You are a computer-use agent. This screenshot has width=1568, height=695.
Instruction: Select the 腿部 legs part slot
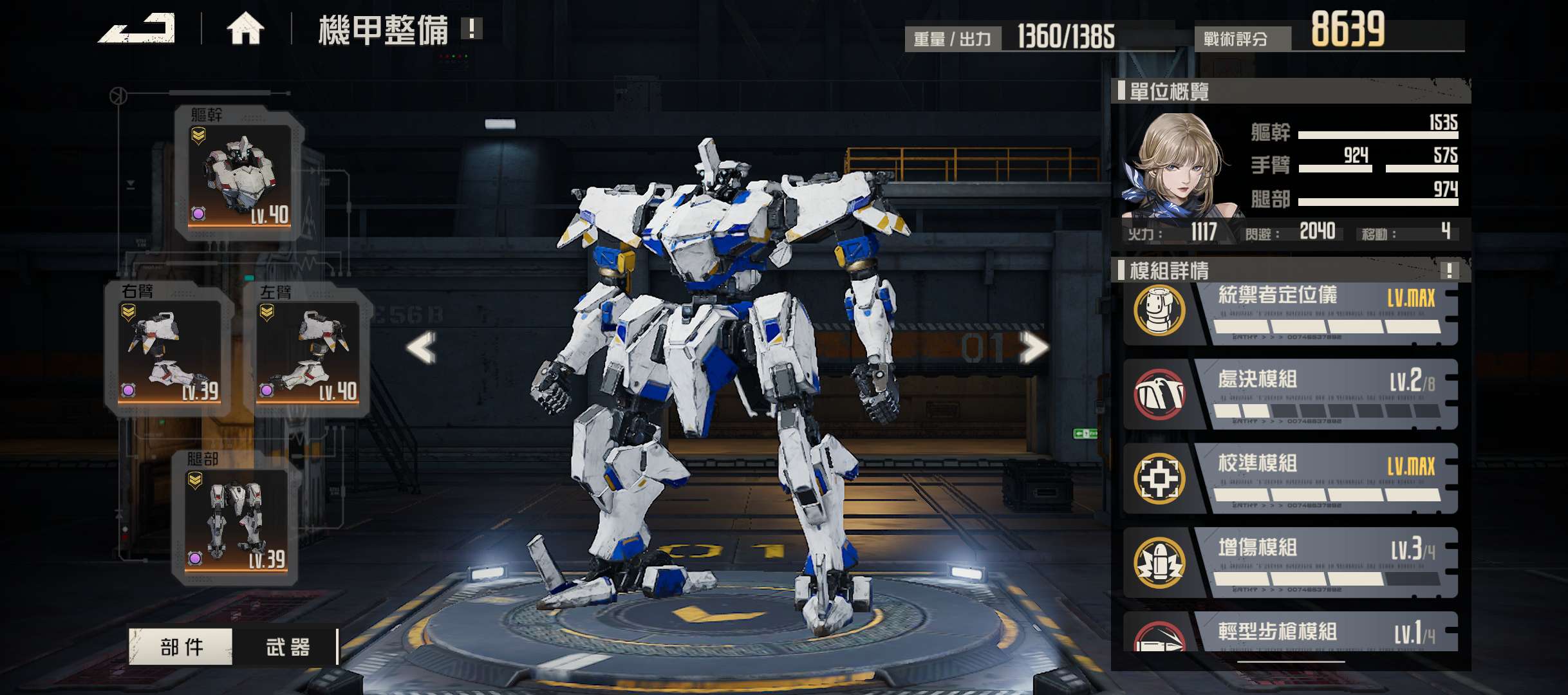(236, 519)
